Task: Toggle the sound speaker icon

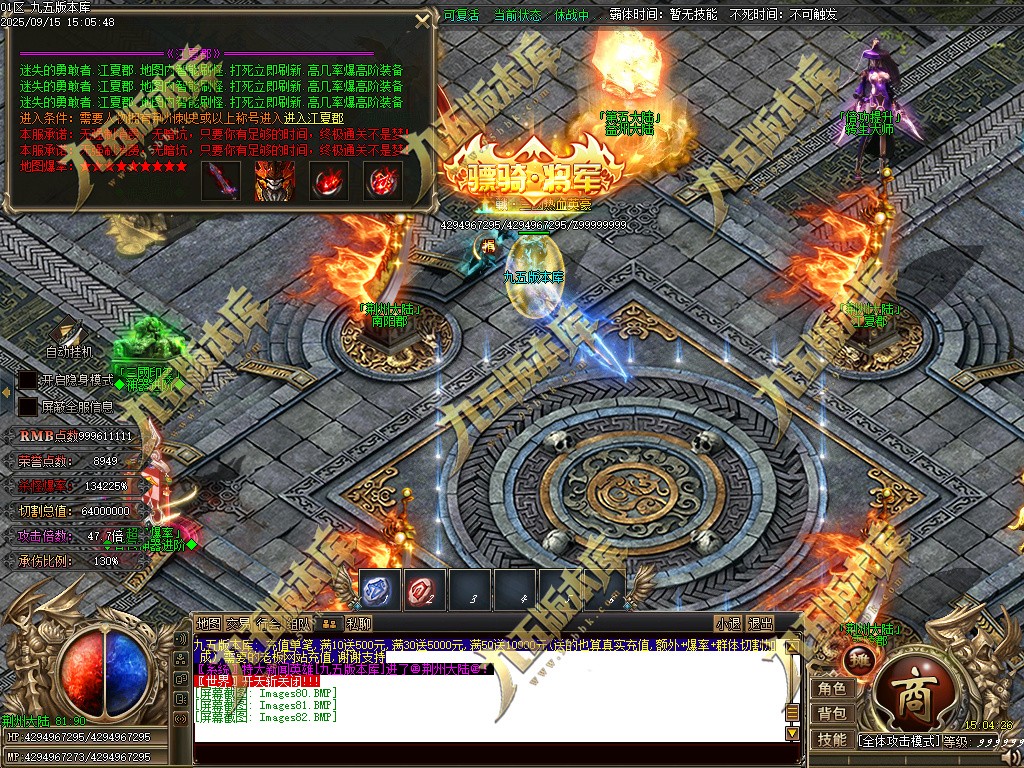Action: pos(181,637)
